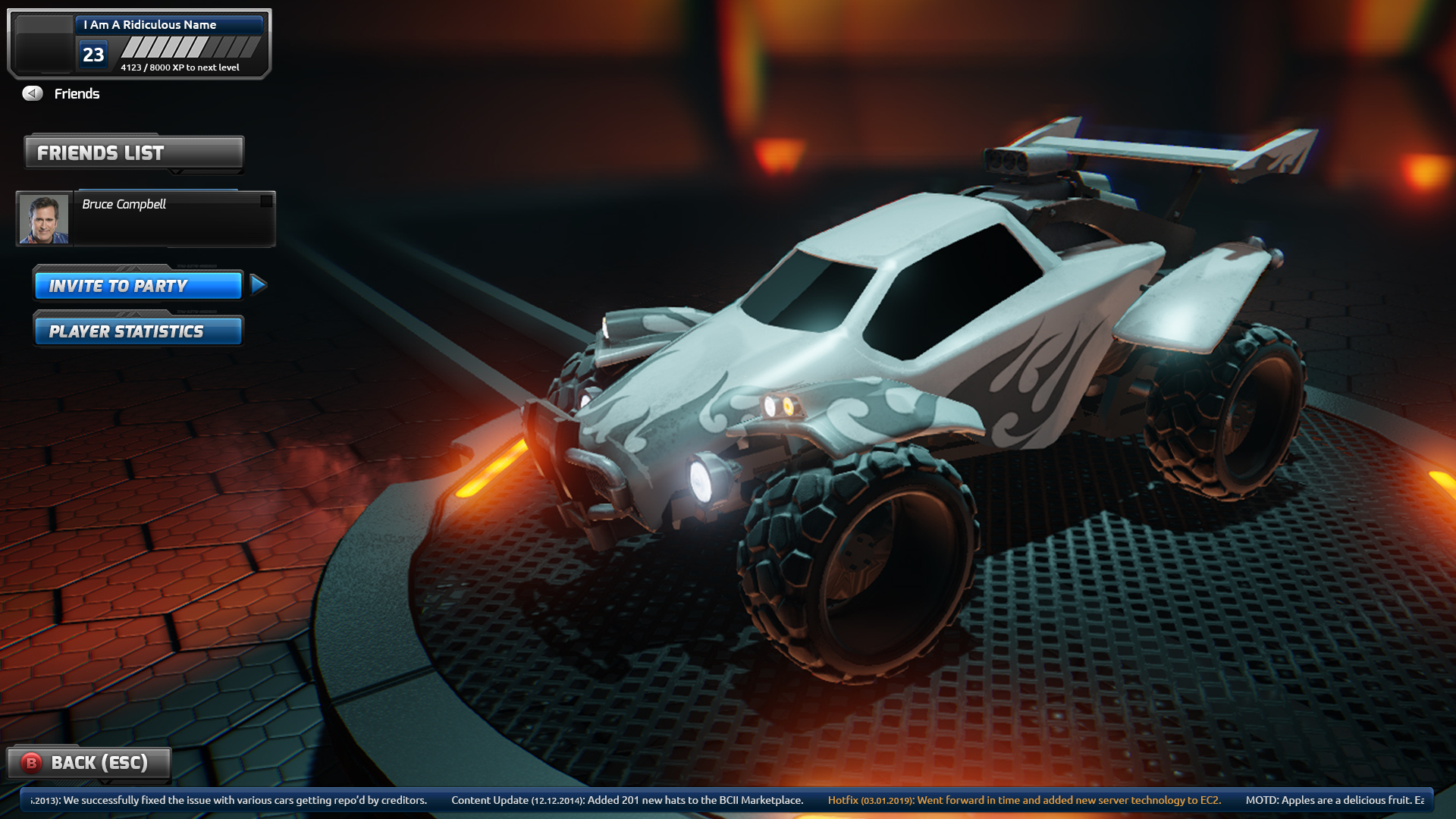Viewport: 1456px width, 819px height.
Task: Click the arrow beside Invite to Party
Action: coord(258,285)
